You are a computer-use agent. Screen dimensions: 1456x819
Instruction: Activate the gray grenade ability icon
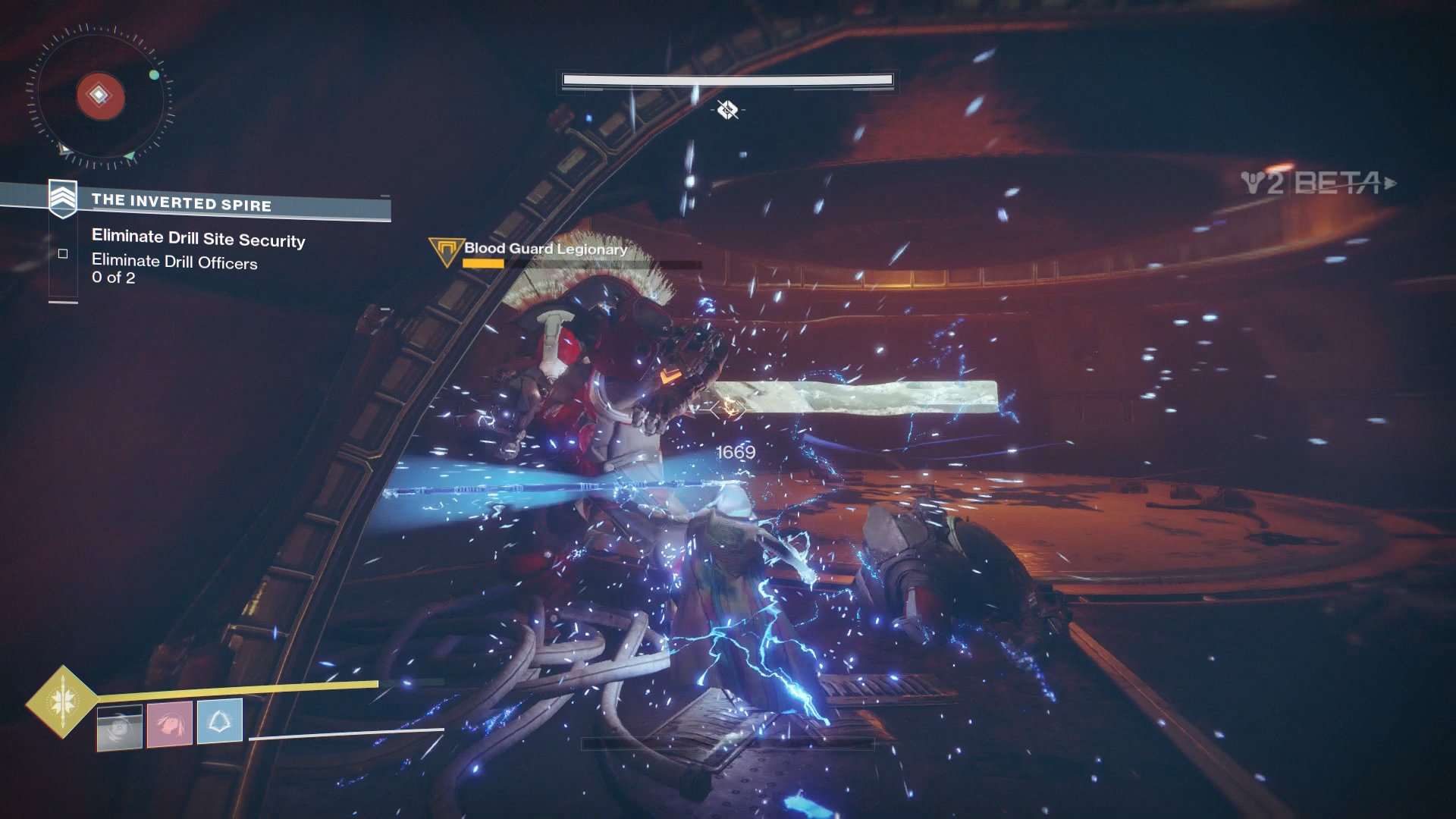pos(120,727)
